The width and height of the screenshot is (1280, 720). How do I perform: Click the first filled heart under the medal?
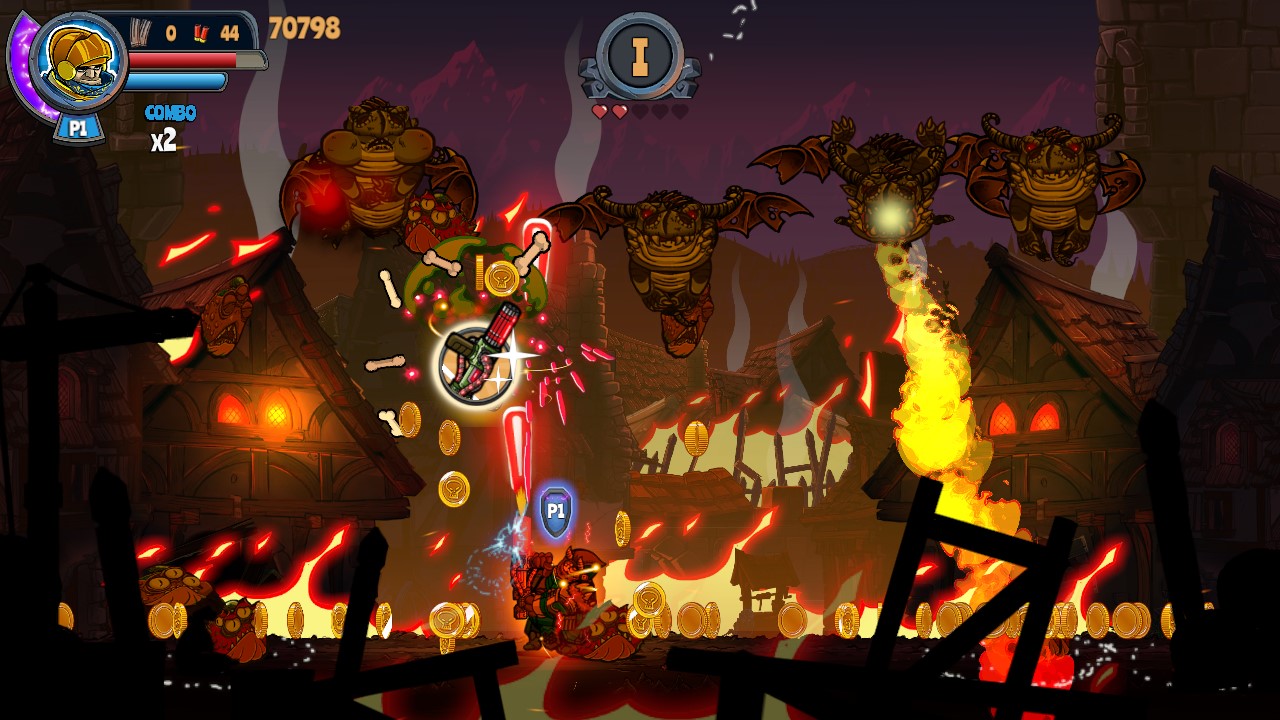pyautogui.click(x=598, y=113)
